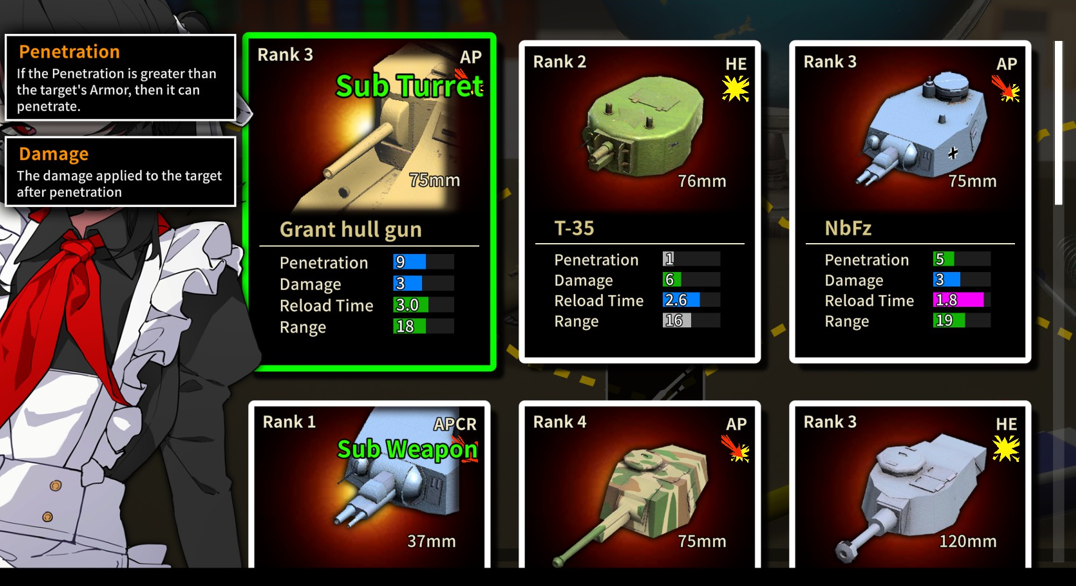Select the Grant hull gun card
Screen dimensions: 1076x586
(370, 201)
